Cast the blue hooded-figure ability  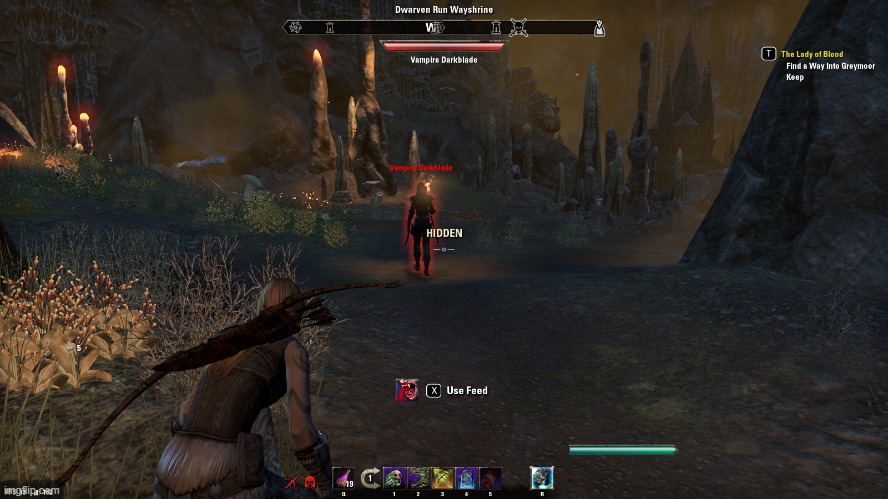(466, 478)
